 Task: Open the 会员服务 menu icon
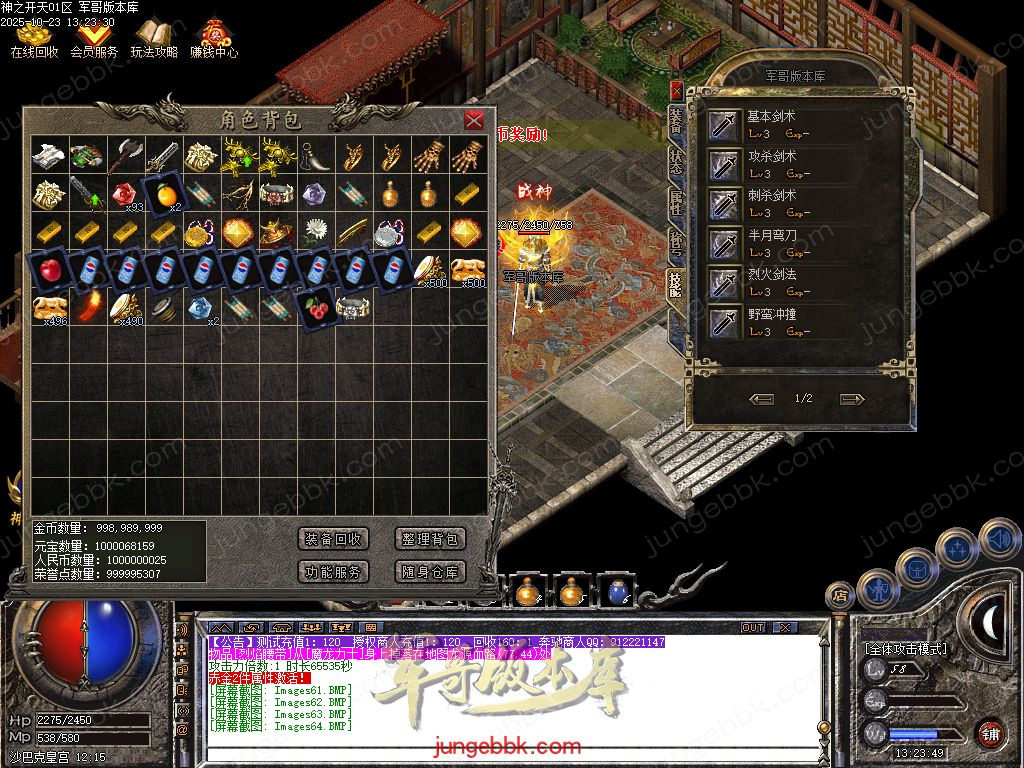[94, 36]
